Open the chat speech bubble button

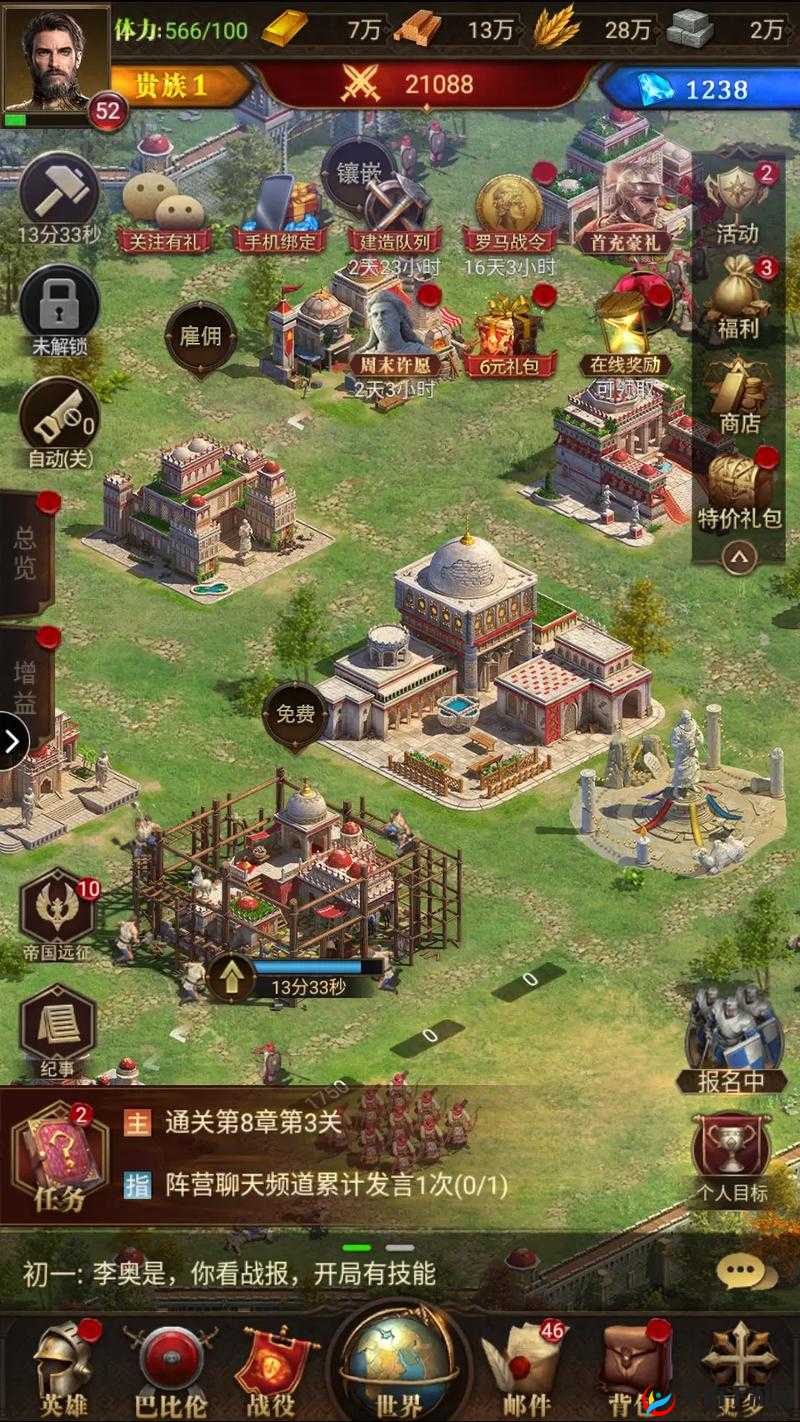745,1272
